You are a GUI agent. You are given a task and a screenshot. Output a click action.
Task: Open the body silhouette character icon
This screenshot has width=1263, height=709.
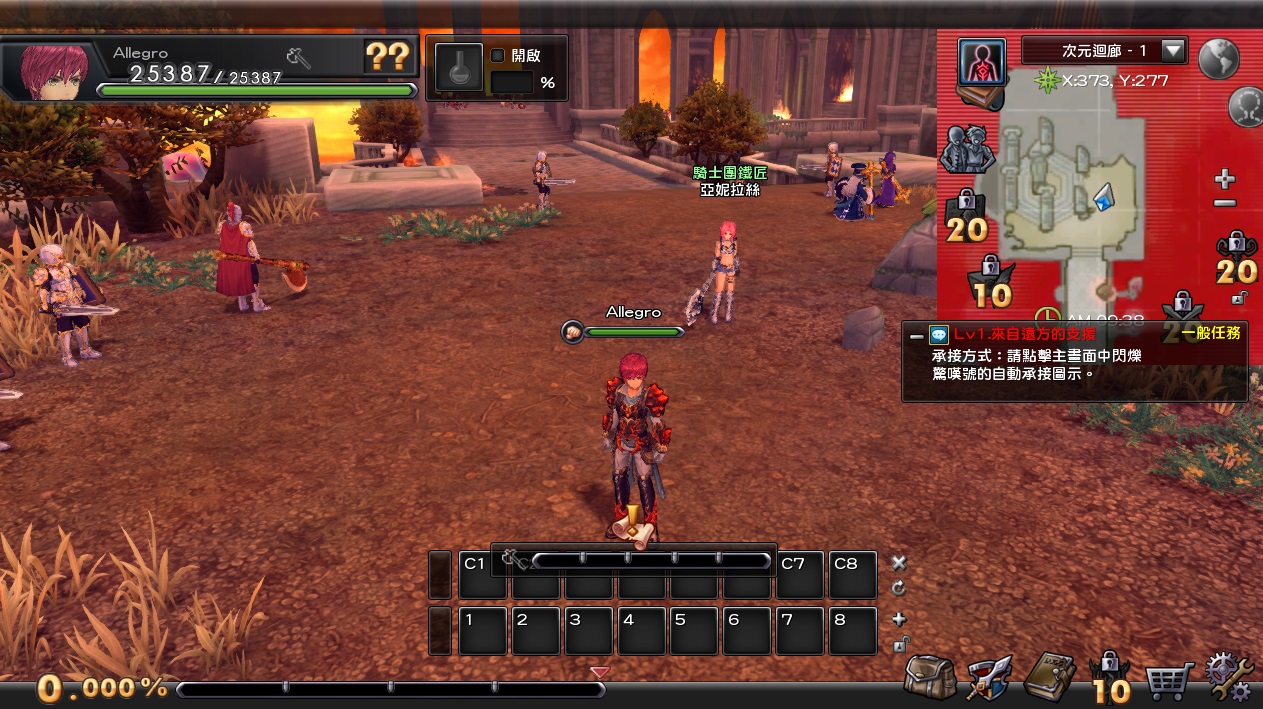point(981,62)
